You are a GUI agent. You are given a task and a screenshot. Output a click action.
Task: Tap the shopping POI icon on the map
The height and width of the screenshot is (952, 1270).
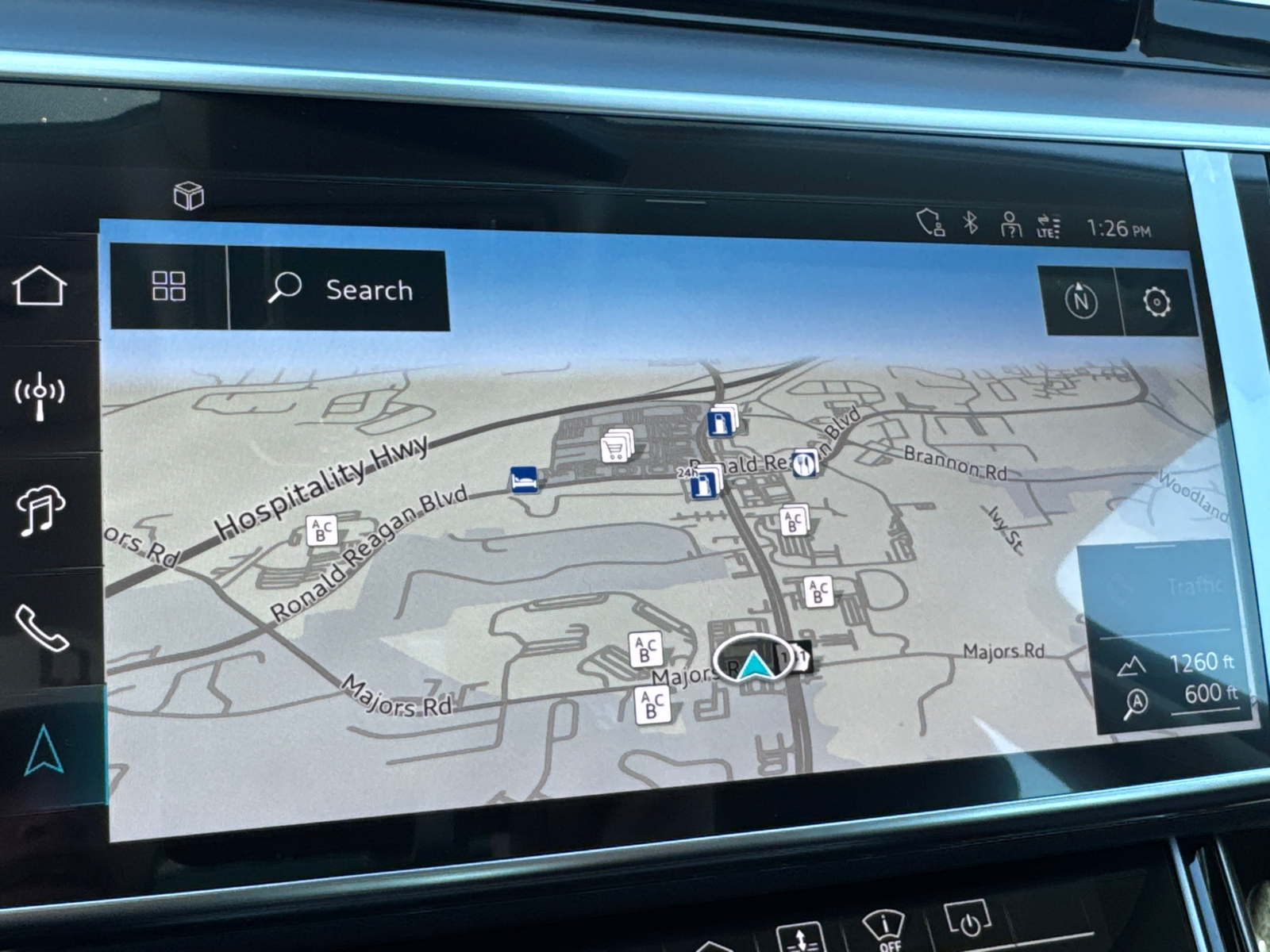[x=615, y=448]
